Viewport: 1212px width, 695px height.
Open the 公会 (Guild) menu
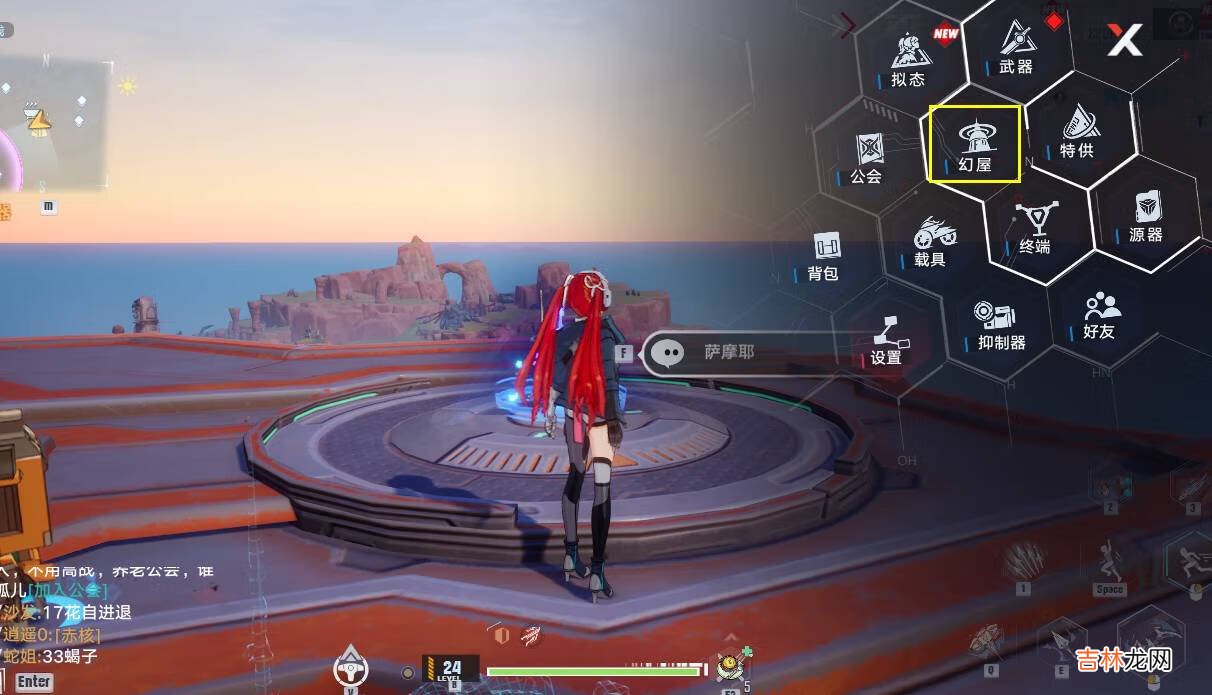click(867, 160)
